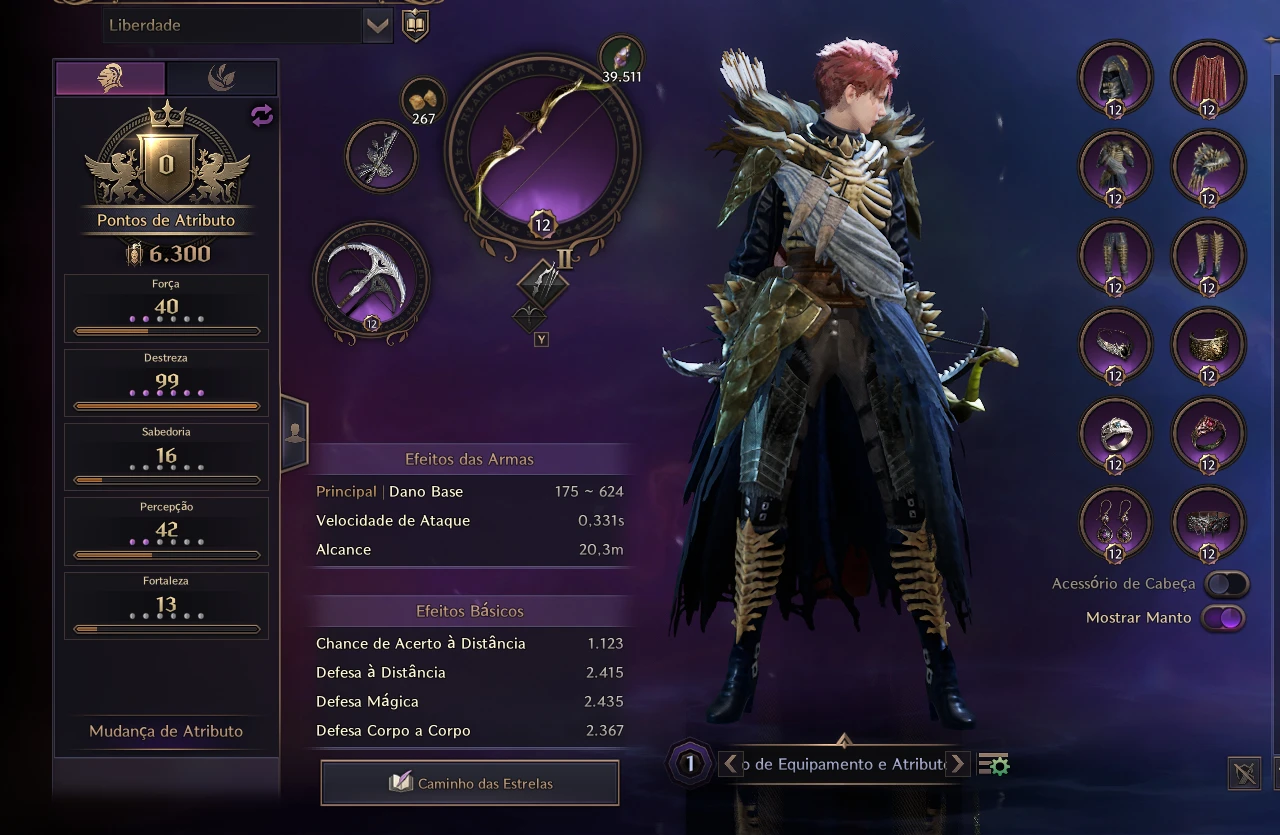The image size is (1280, 835).
Task: Click the book icon beside Liberdade
Action: click(415, 26)
